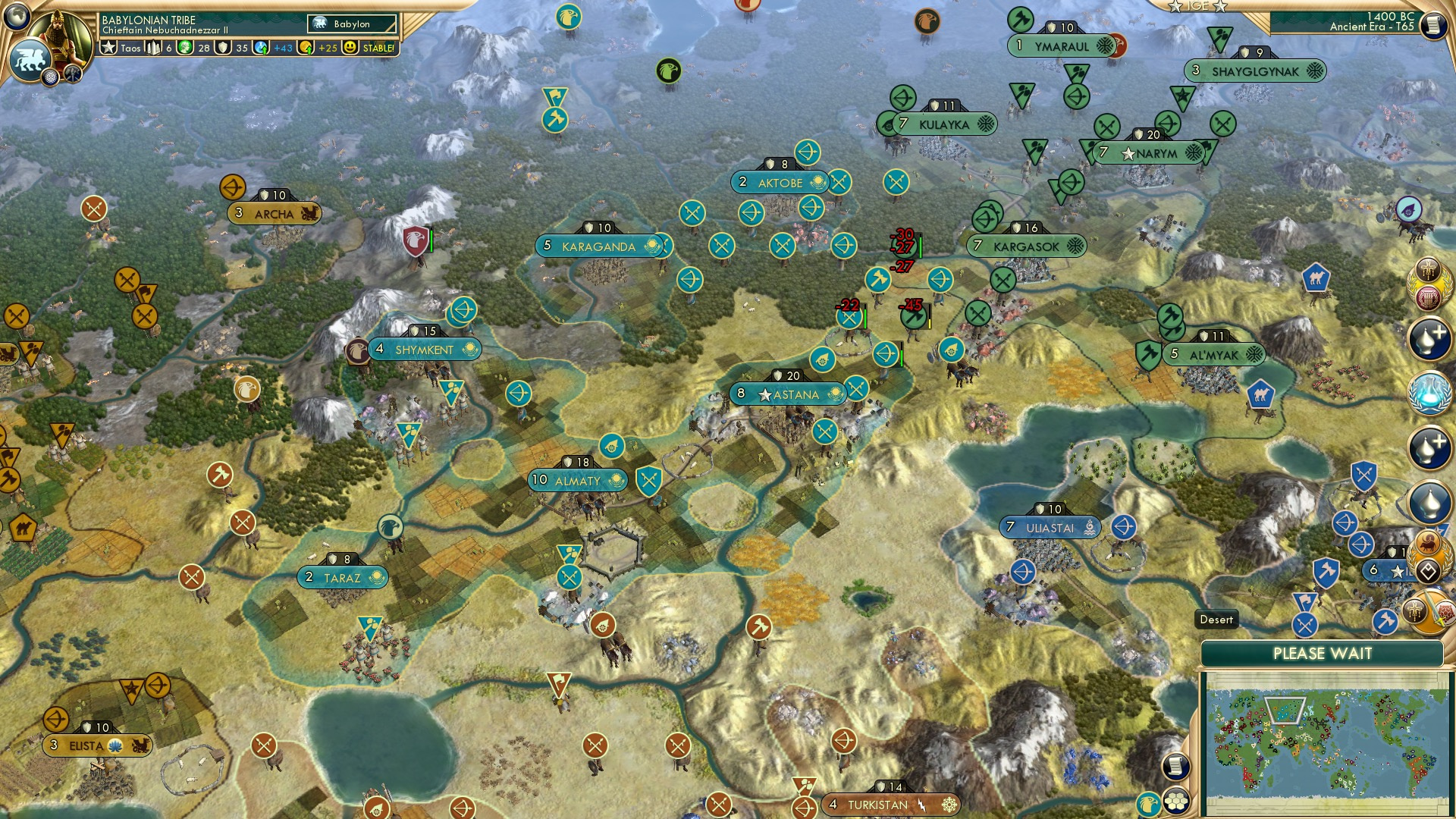Click the PLEASE WAIT banner
This screenshot has width=1456, height=819.
point(1321,652)
